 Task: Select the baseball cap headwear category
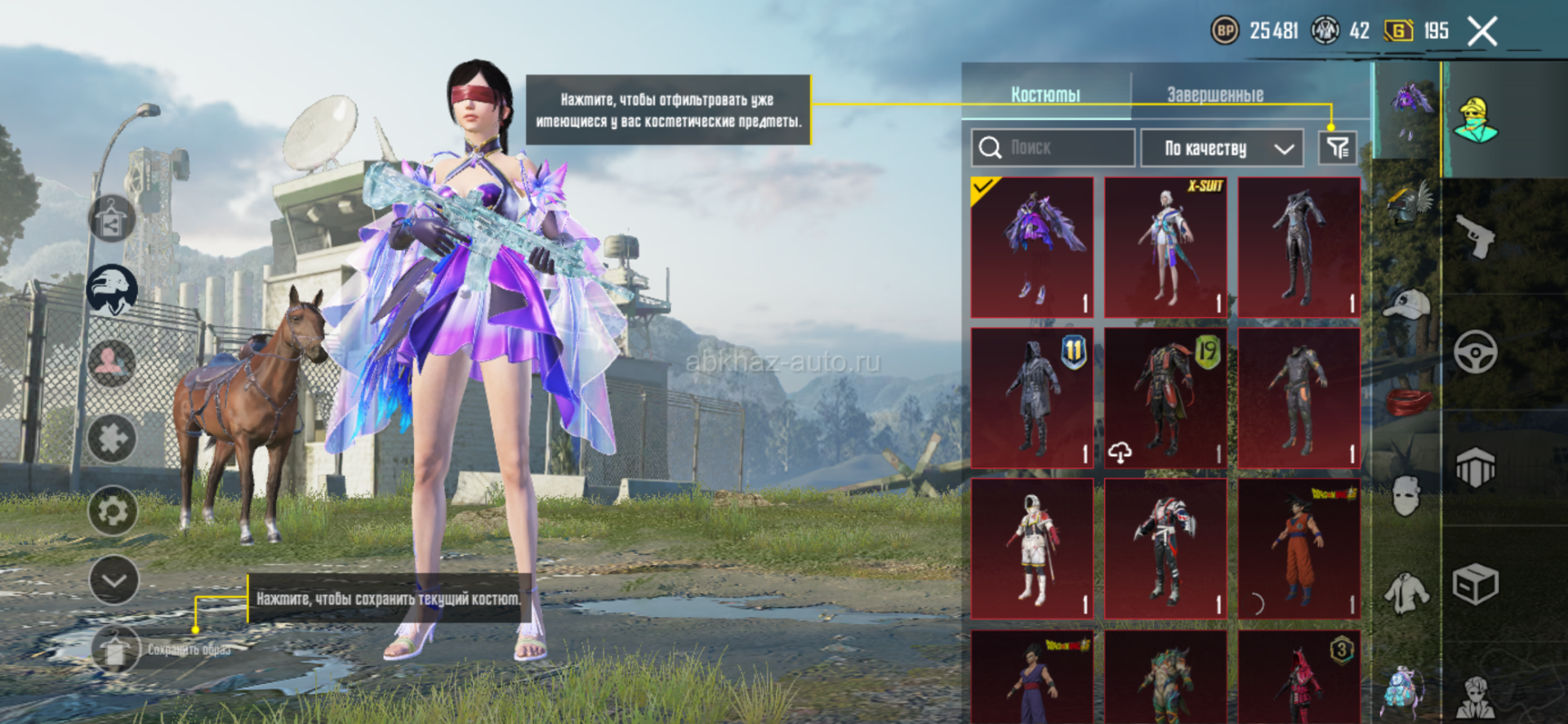[1406, 304]
